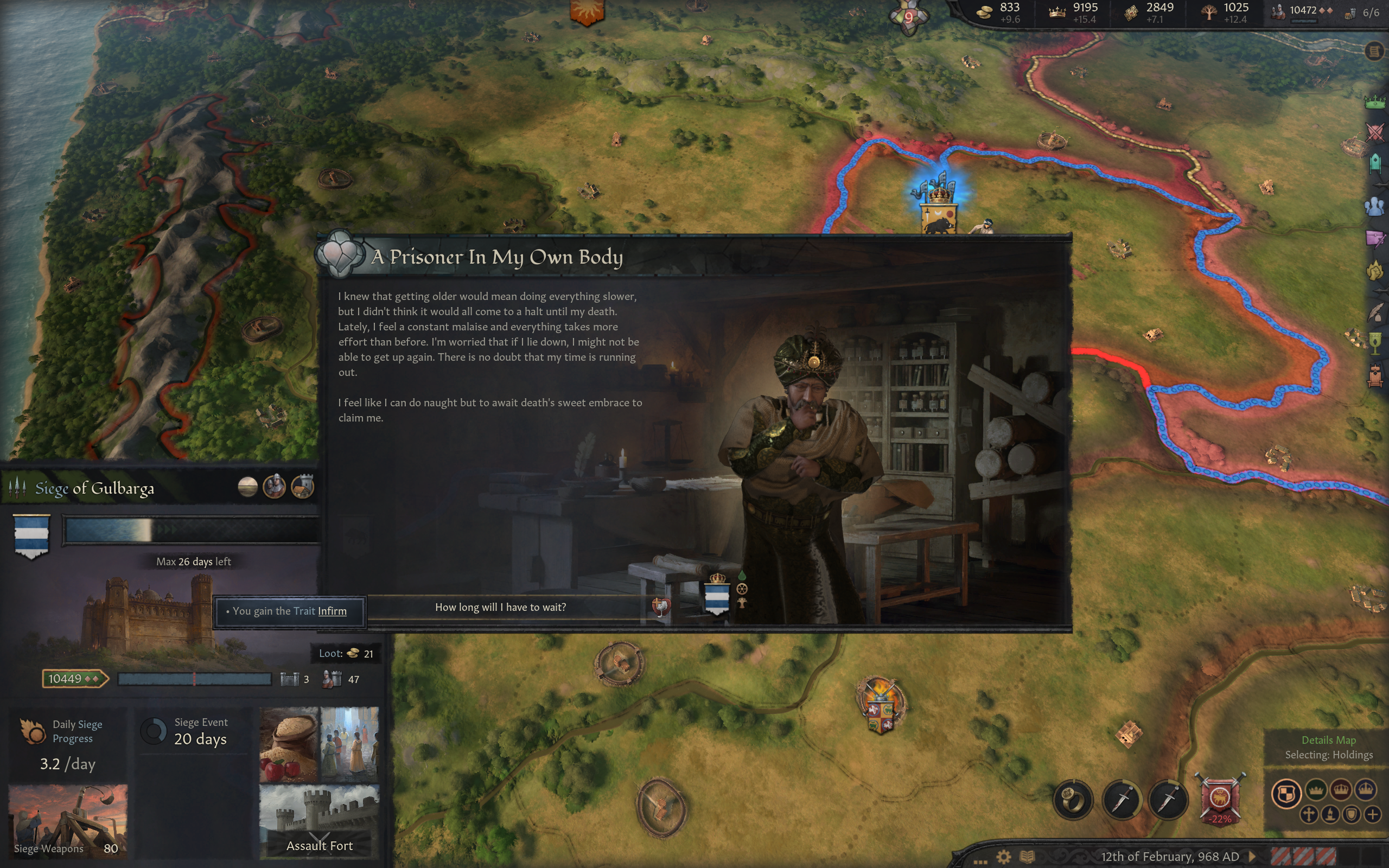The width and height of the screenshot is (1389, 868).
Task: Open the settings gear in the bottom bar
Action: click(1003, 857)
